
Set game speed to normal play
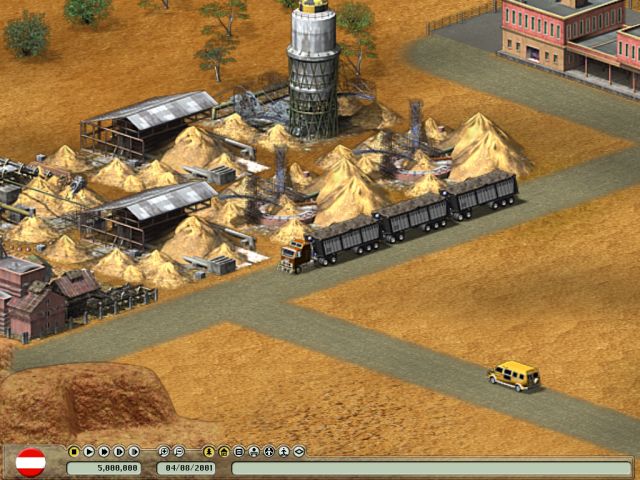click(89, 451)
